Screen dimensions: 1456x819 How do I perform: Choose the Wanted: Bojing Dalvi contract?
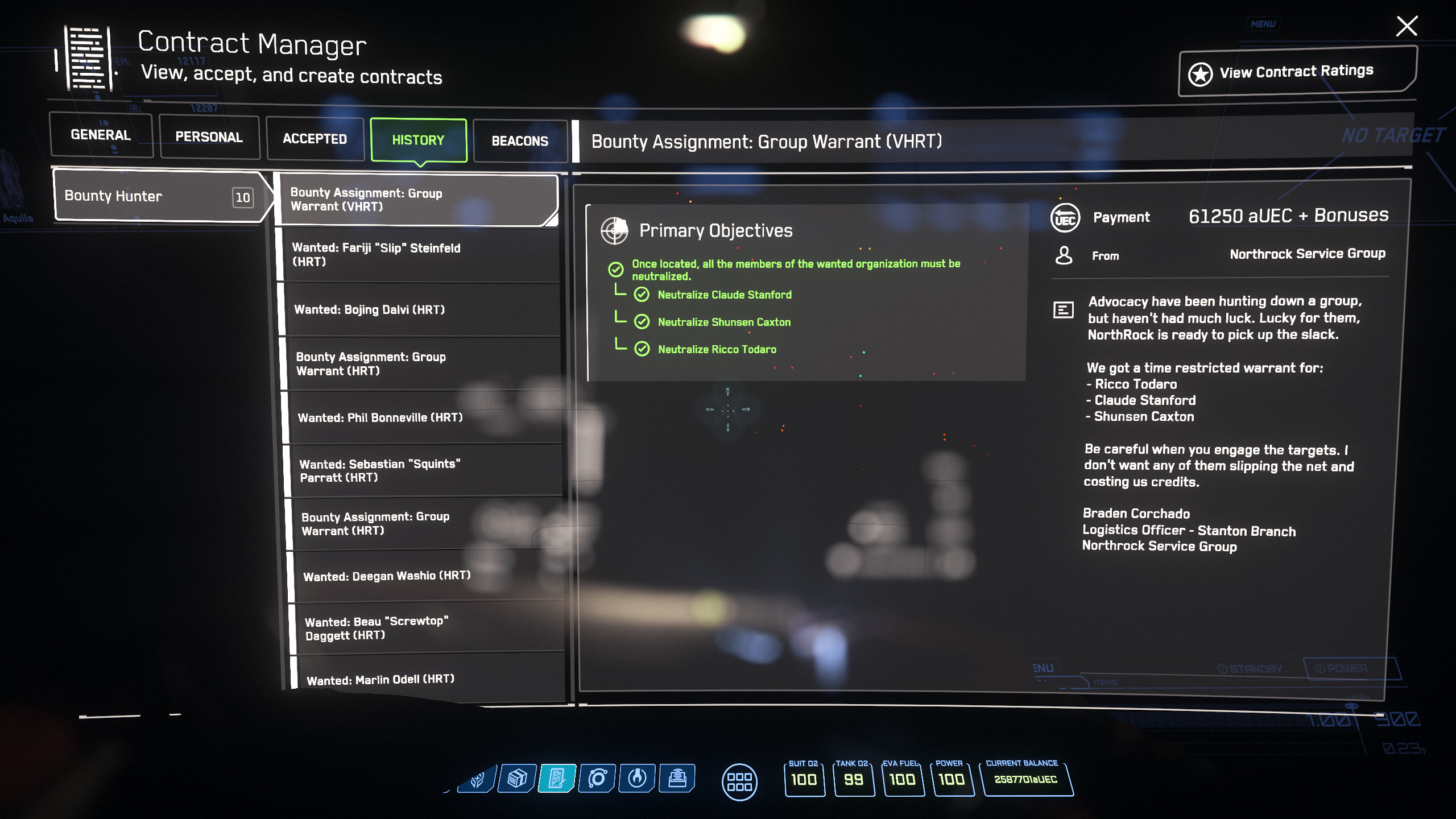point(420,309)
